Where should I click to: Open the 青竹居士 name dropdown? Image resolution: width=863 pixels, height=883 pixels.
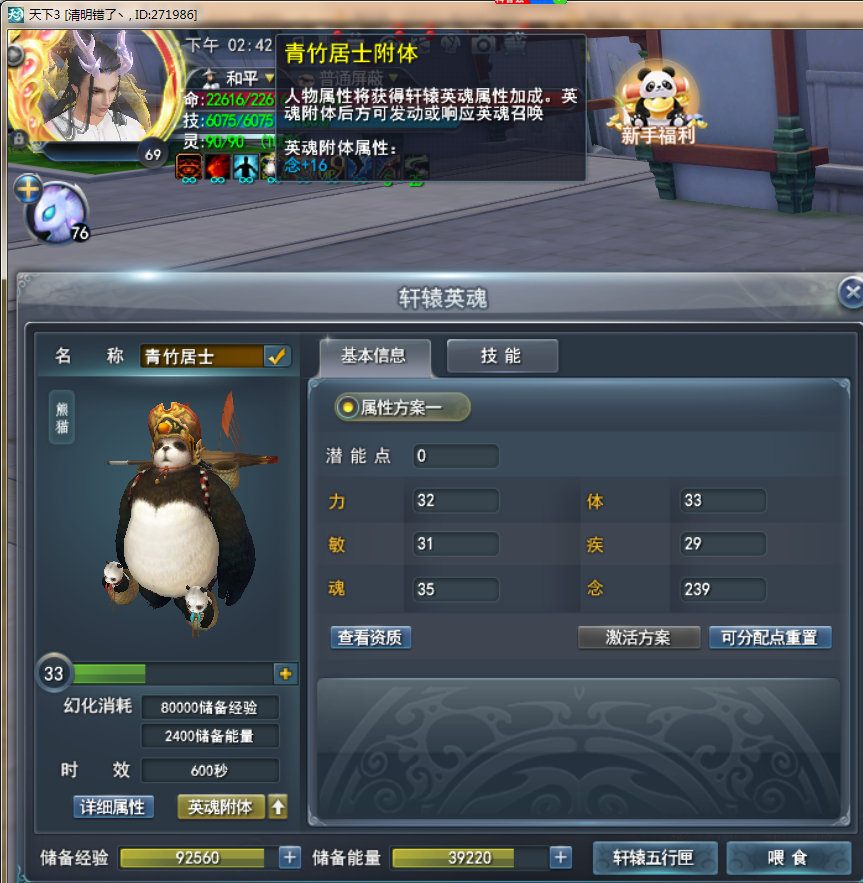coord(277,356)
